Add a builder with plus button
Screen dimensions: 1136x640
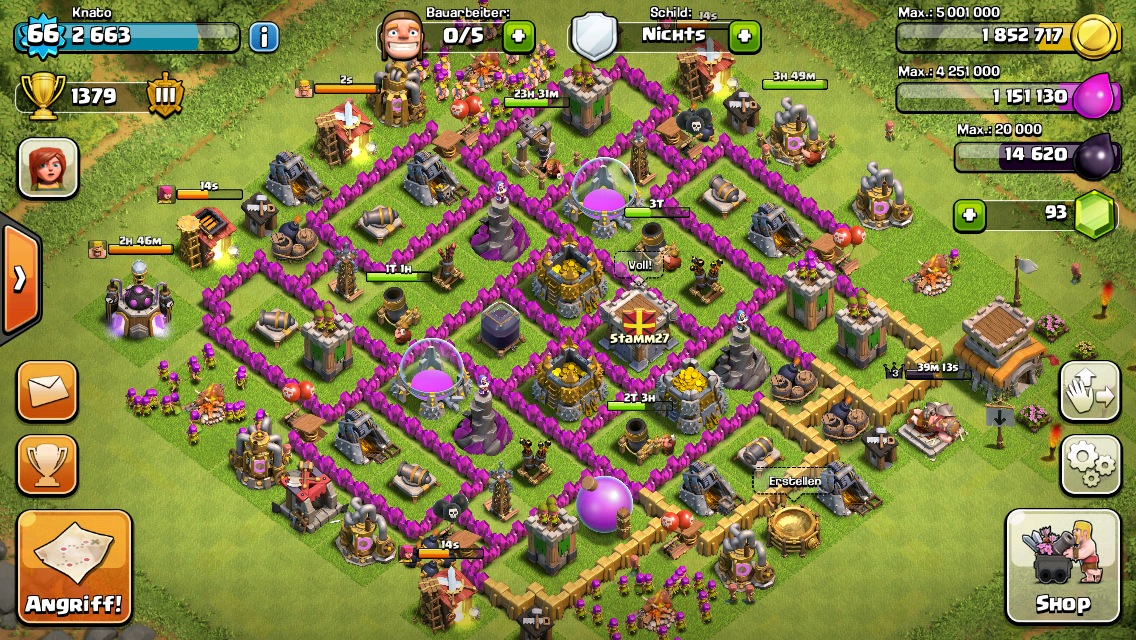[518, 37]
